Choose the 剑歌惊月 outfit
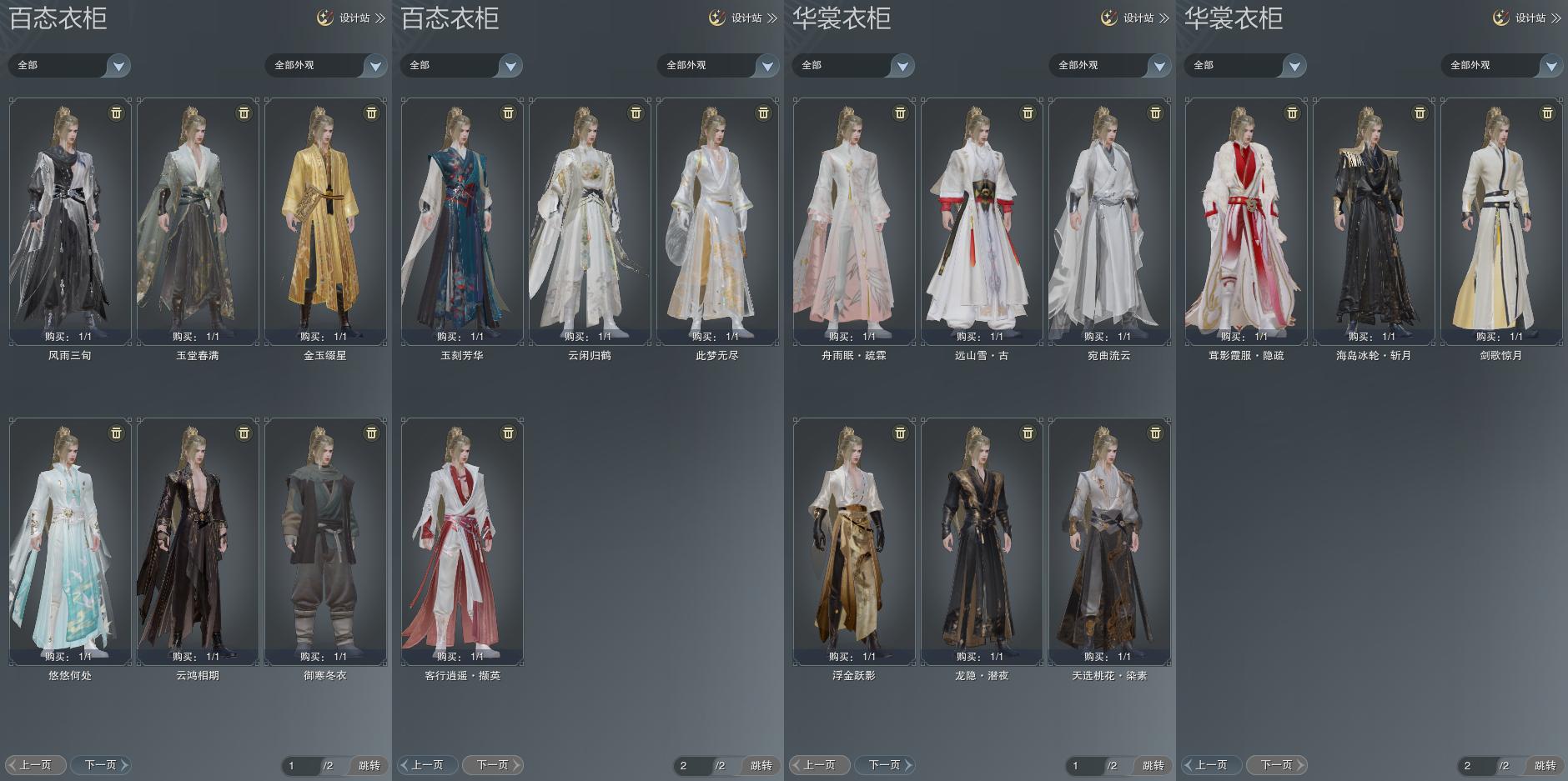The image size is (1568, 781). [x=1501, y=221]
